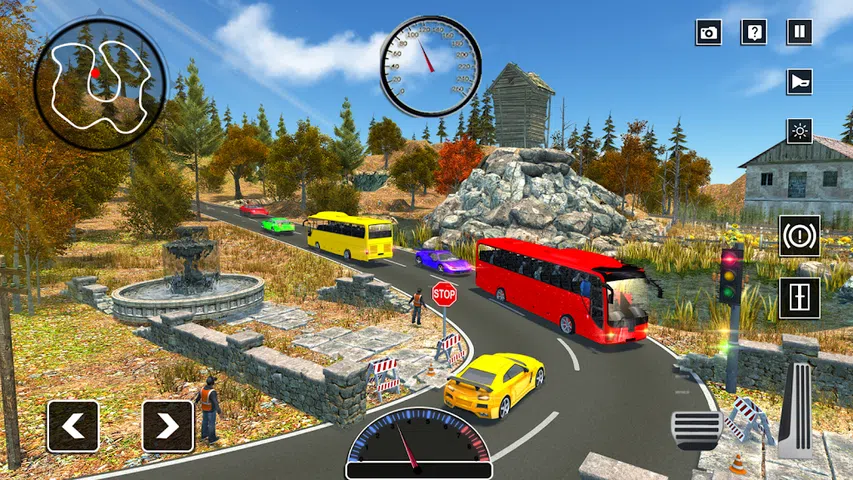
Task: Tap the accelerator gas pedal
Action: click(796, 409)
